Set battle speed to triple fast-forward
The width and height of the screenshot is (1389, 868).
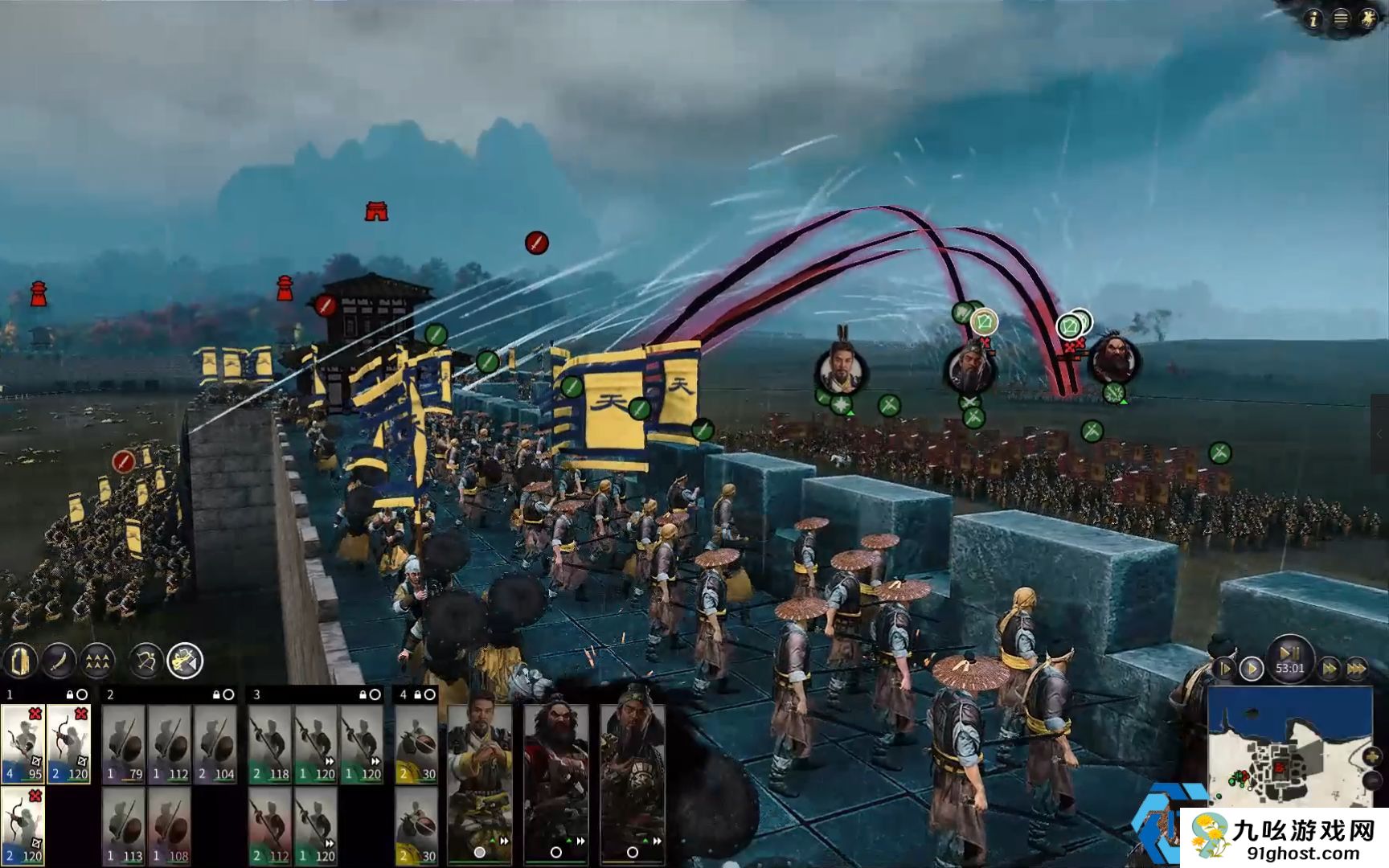point(1357,668)
